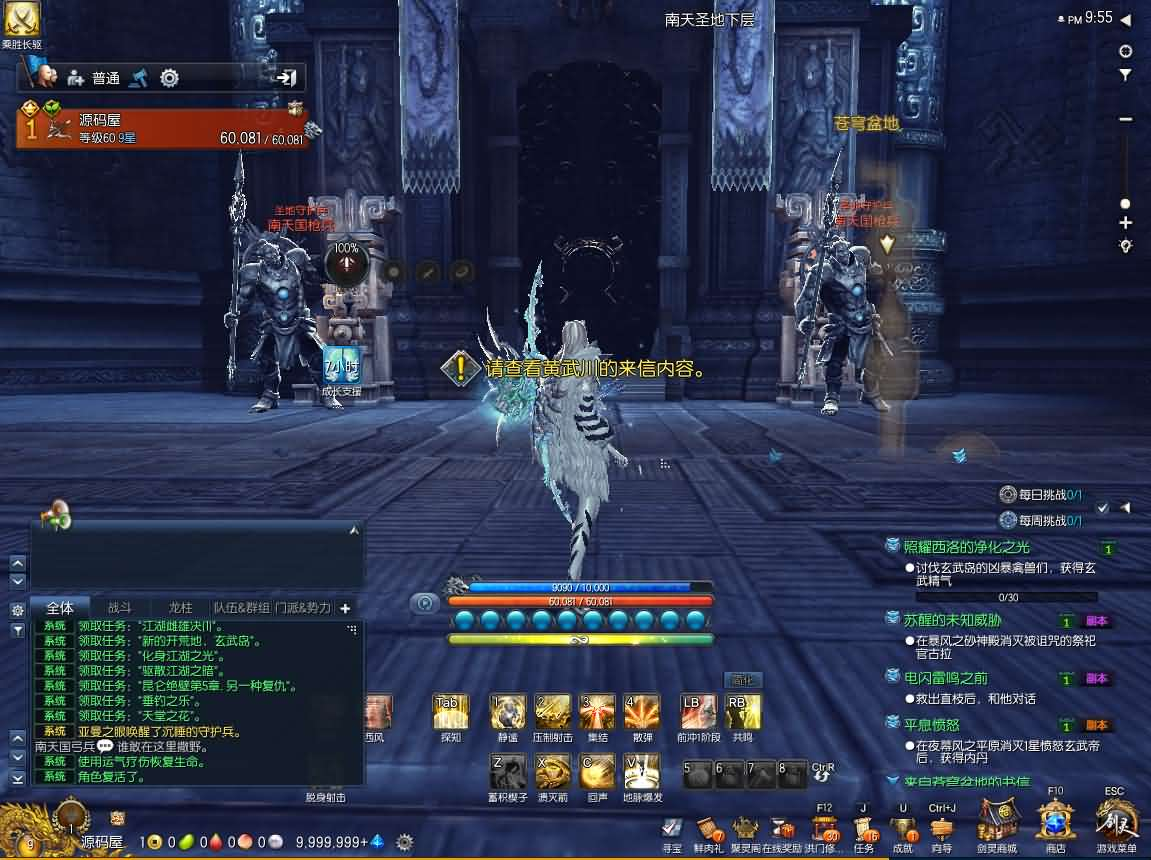
Task: Trigger the 回声 skill icon
Action: pos(597,771)
